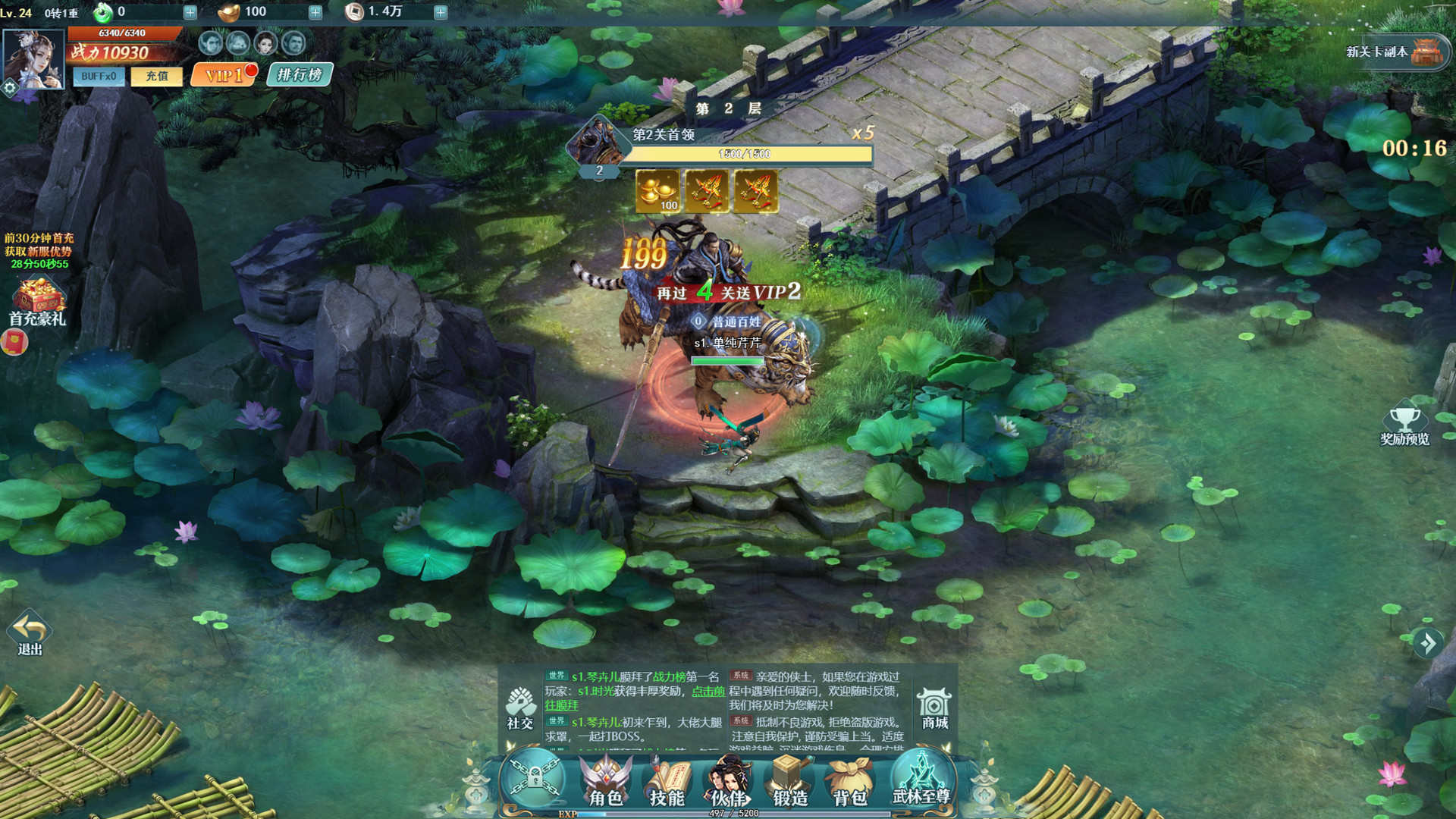
Task: Open the 背包 backpack
Action: [x=849, y=783]
